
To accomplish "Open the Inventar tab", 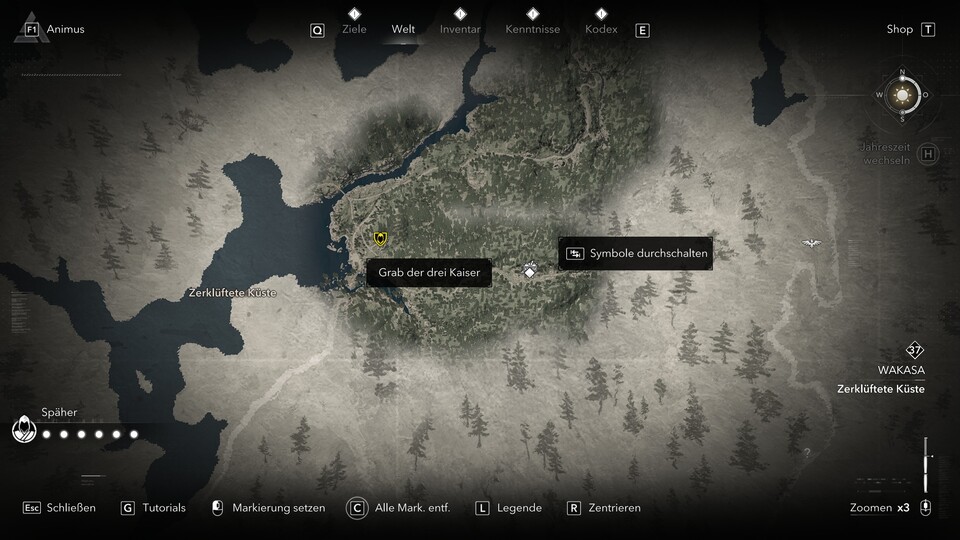I will [x=460, y=29].
